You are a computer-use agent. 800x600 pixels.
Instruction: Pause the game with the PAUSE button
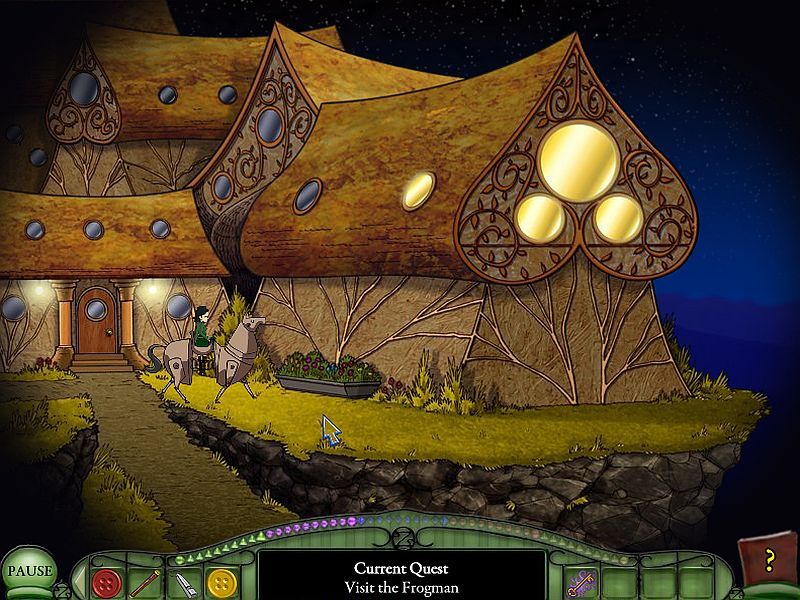[x=29, y=572]
